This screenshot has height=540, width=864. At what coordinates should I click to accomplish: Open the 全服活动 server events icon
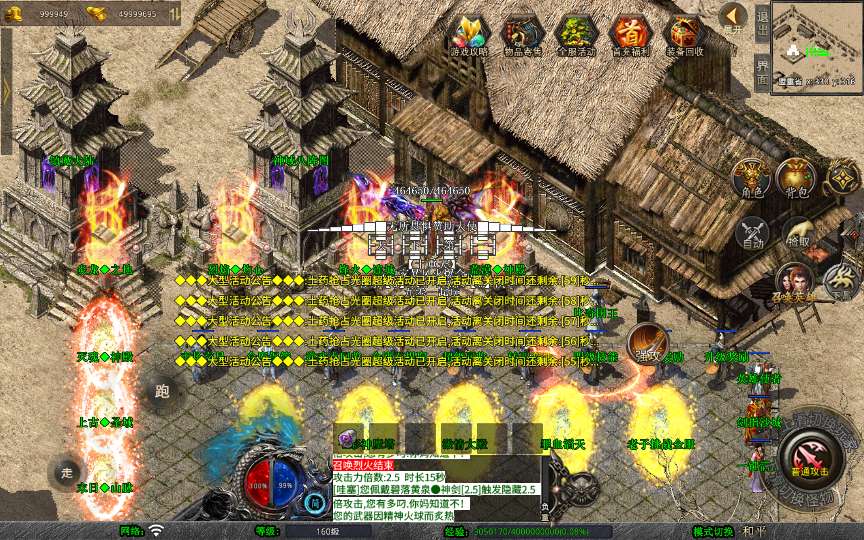[576, 34]
